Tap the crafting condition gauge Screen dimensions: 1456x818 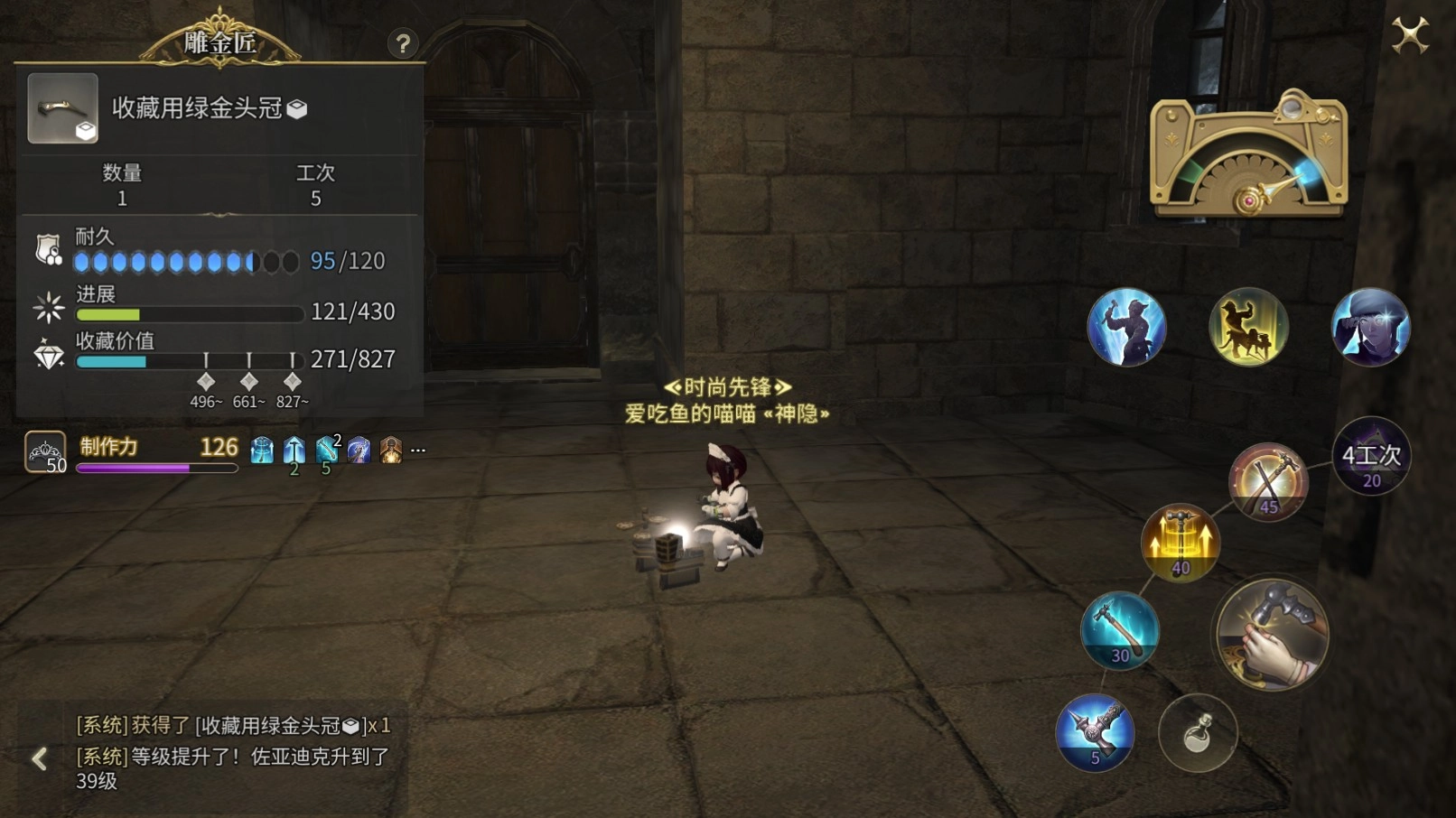pyautogui.click(x=1248, y=155)
